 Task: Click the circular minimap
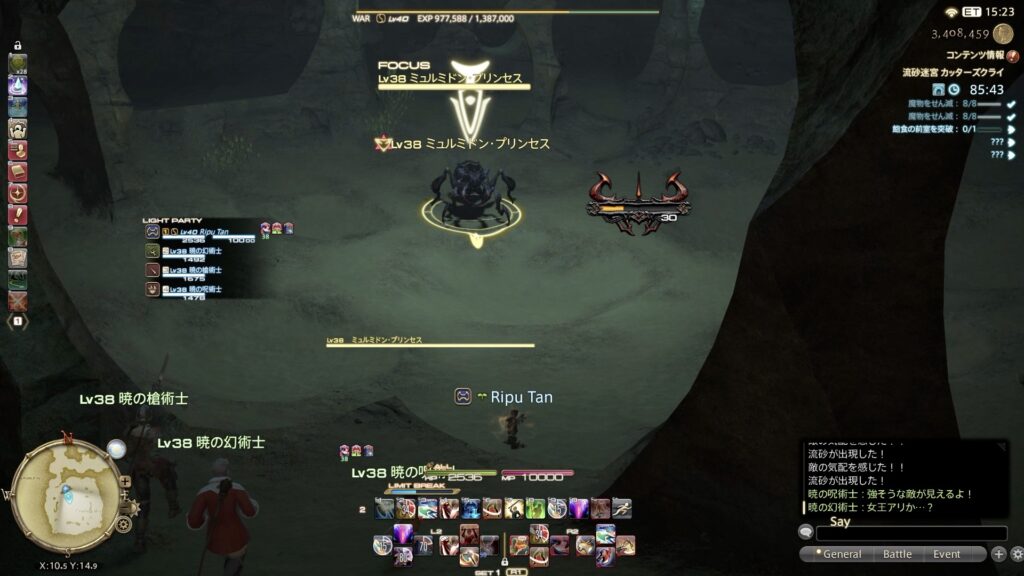pos(65,494)
